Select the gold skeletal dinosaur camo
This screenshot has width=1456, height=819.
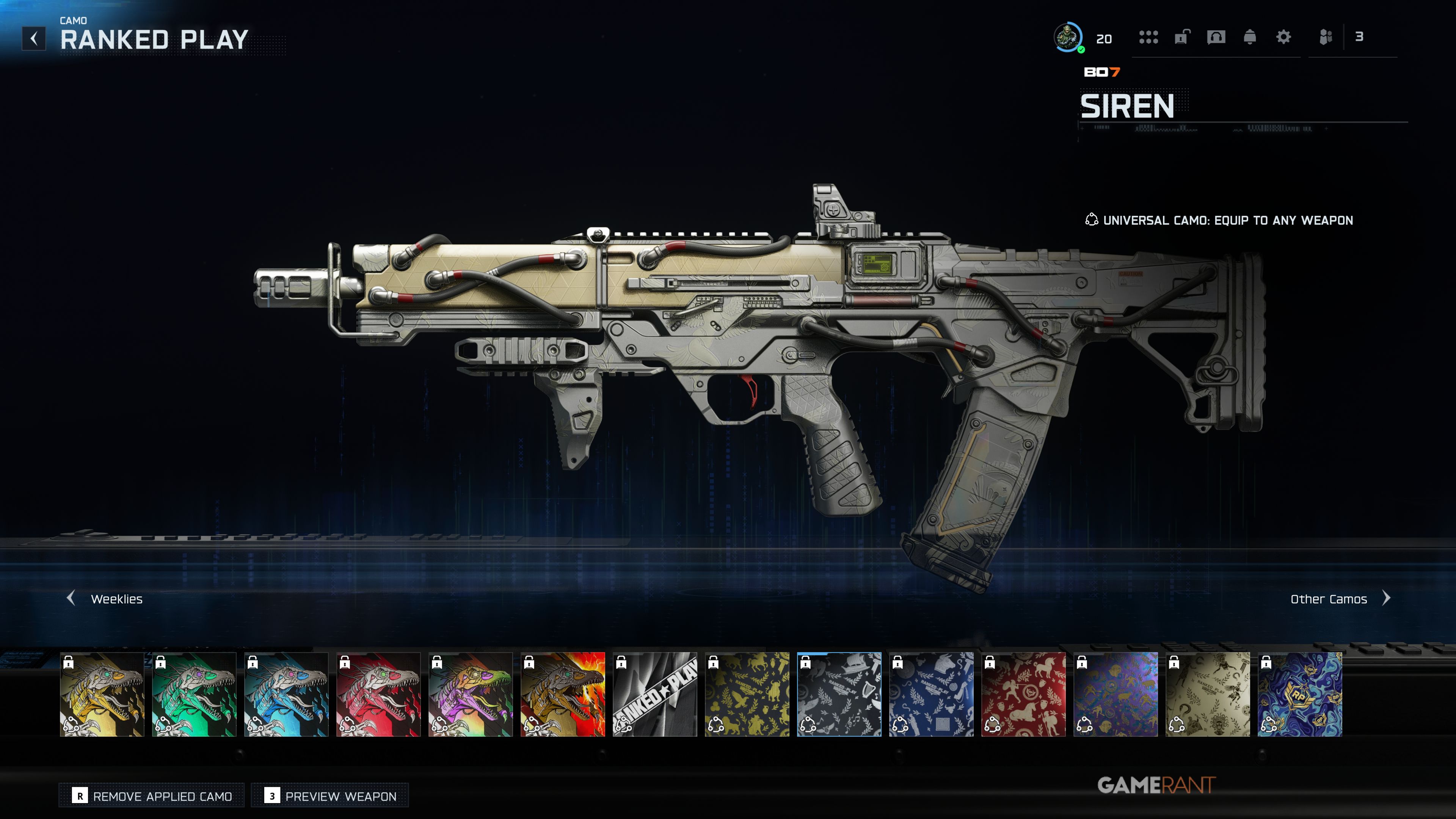point(102,694)
